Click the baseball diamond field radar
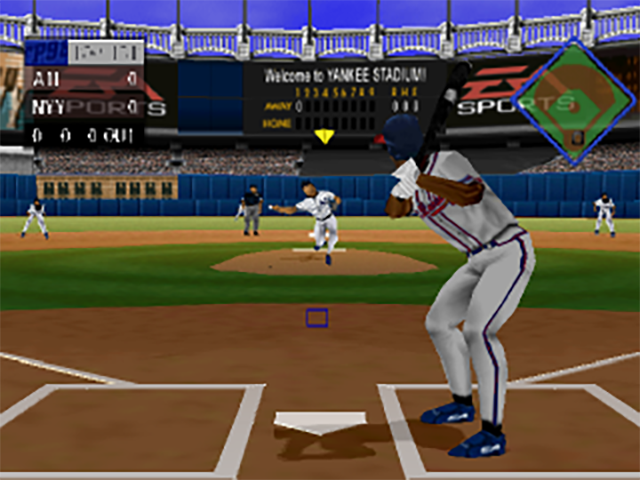This screenshot has width=640, height=480. [573, 102]
